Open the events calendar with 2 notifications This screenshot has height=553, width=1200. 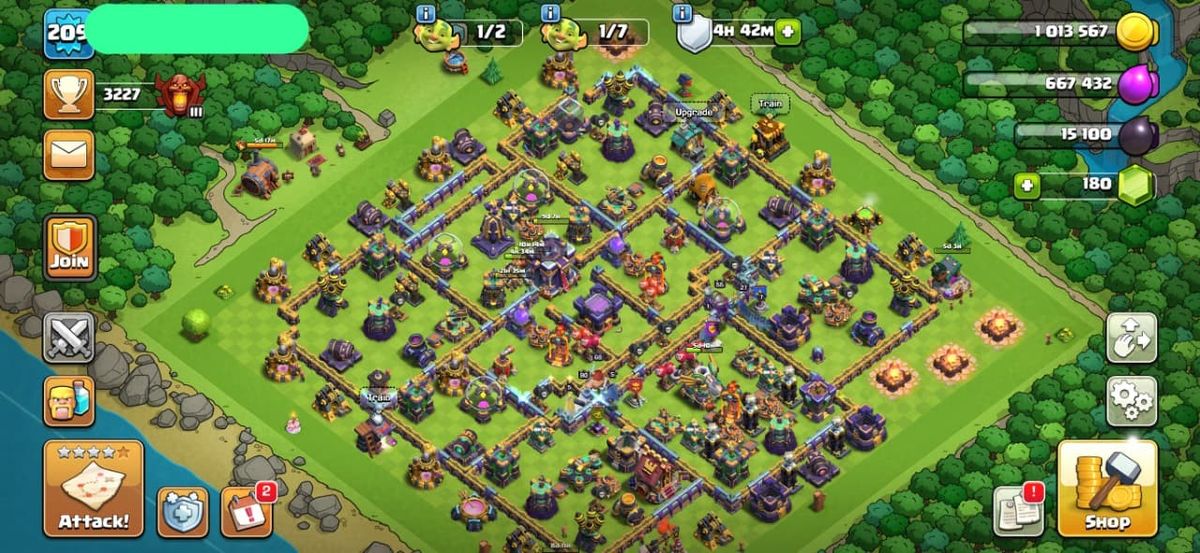(x=245, y=511)
